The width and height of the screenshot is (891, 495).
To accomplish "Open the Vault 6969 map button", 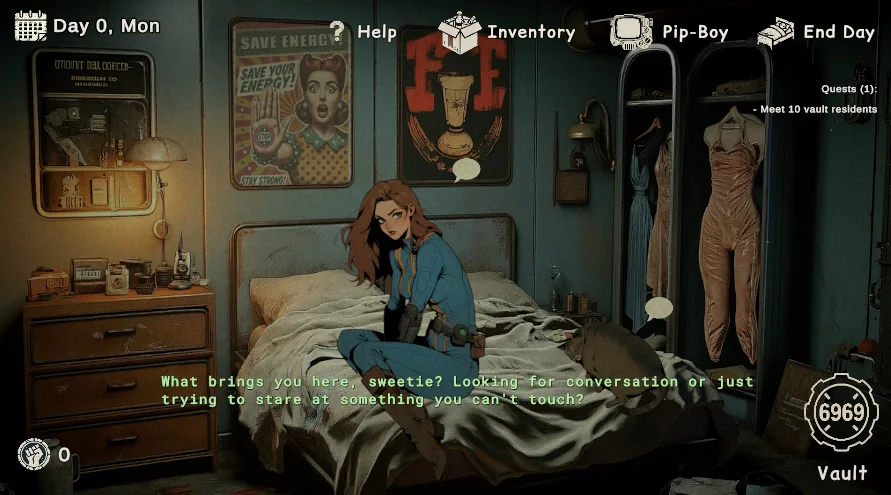I will pyautogui.click(x=841, y=413).
